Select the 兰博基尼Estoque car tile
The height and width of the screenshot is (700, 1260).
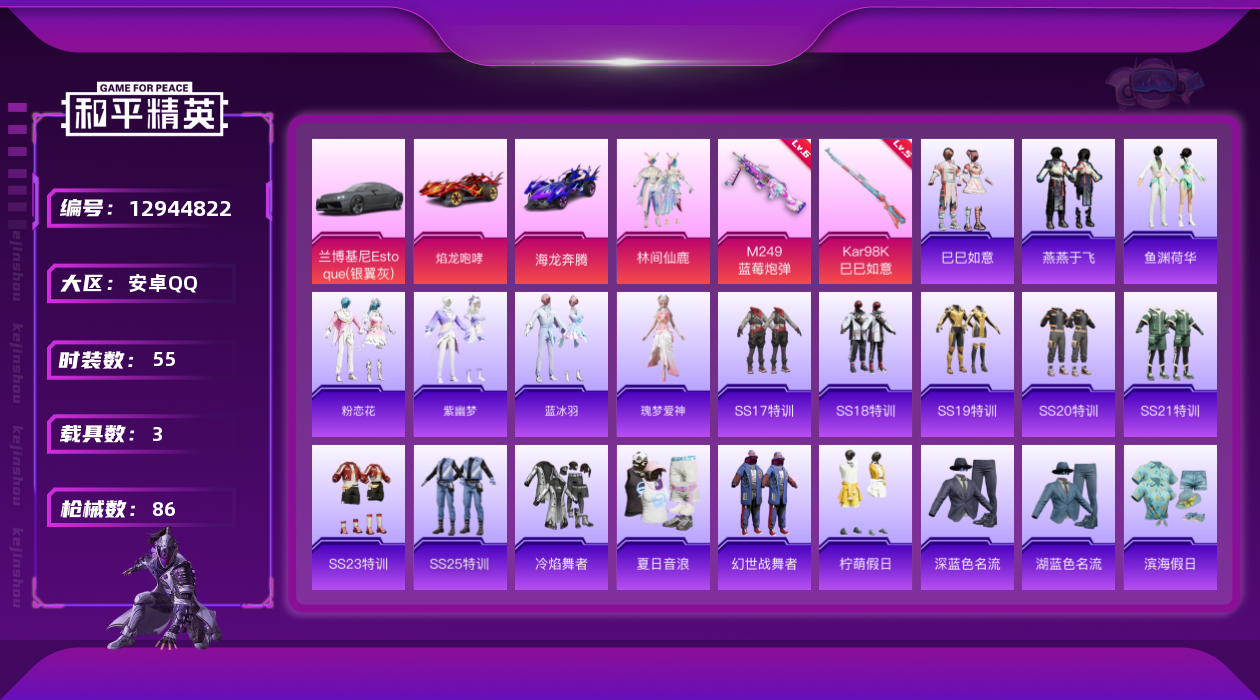[358, 211]
